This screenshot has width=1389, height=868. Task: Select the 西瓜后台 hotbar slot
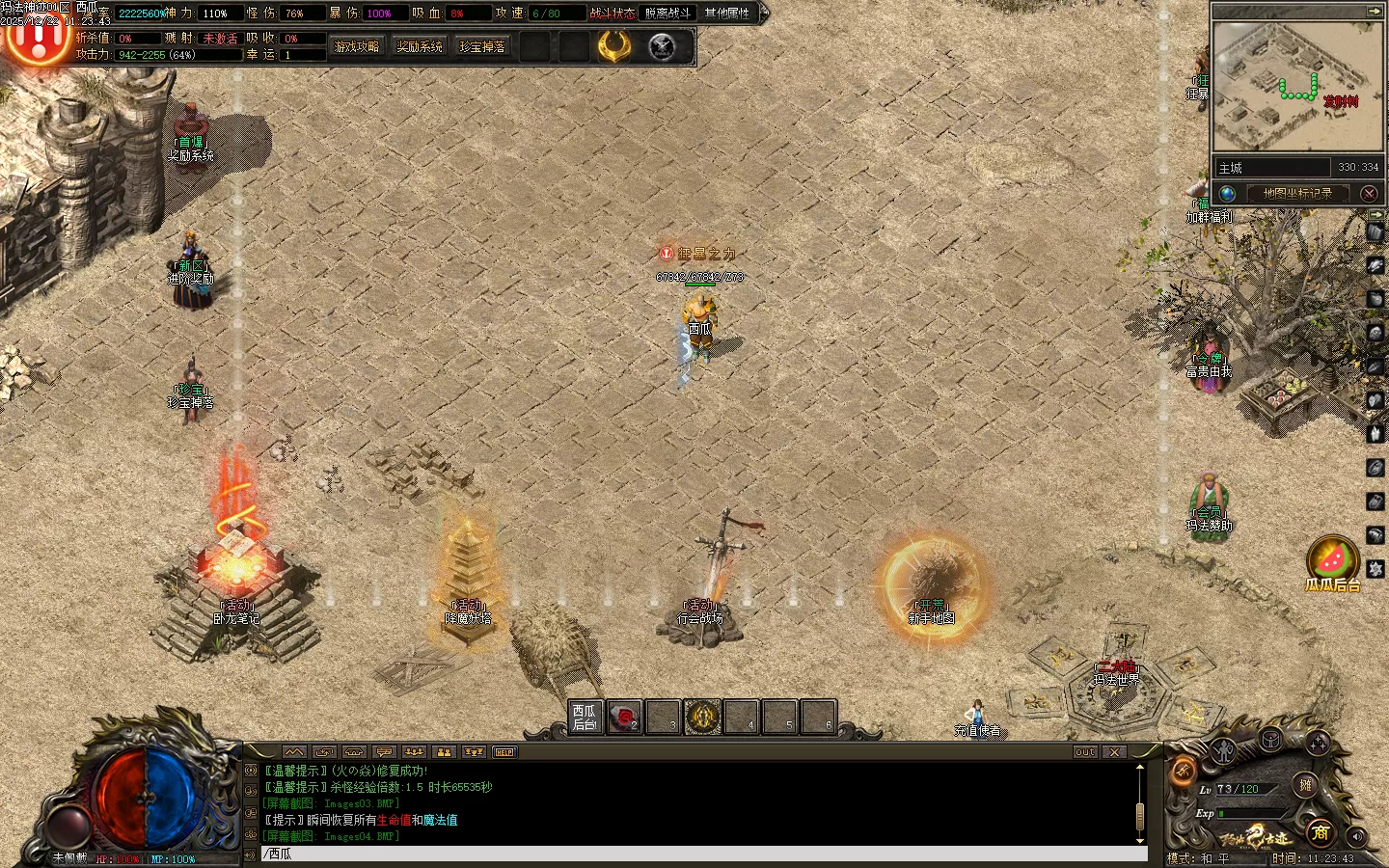pos(585,718)
